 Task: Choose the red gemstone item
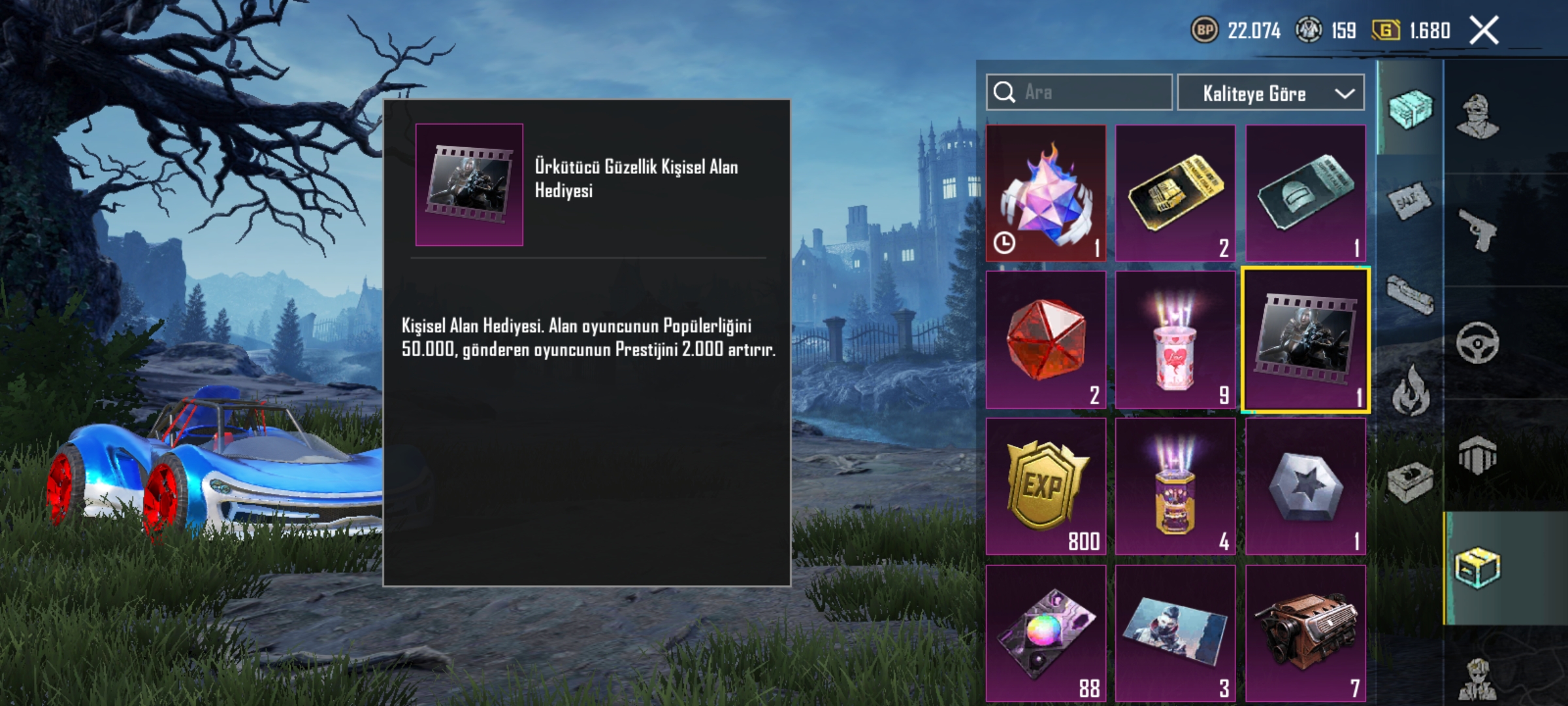coord(1045,340)
